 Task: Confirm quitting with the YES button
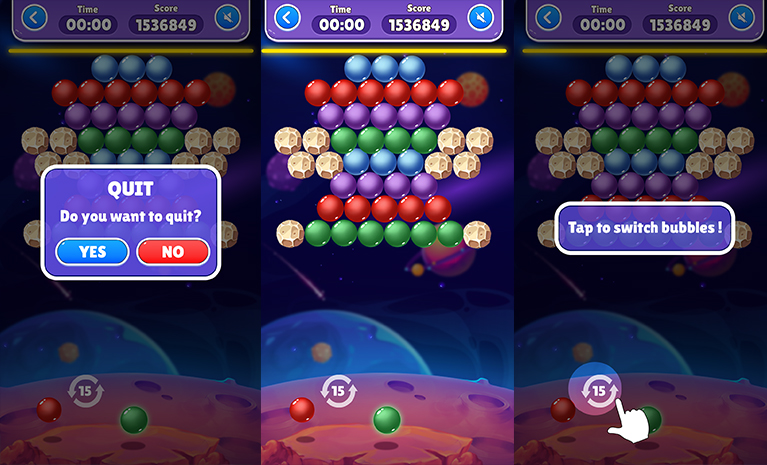pyautogui.click(x=93, y=252)
